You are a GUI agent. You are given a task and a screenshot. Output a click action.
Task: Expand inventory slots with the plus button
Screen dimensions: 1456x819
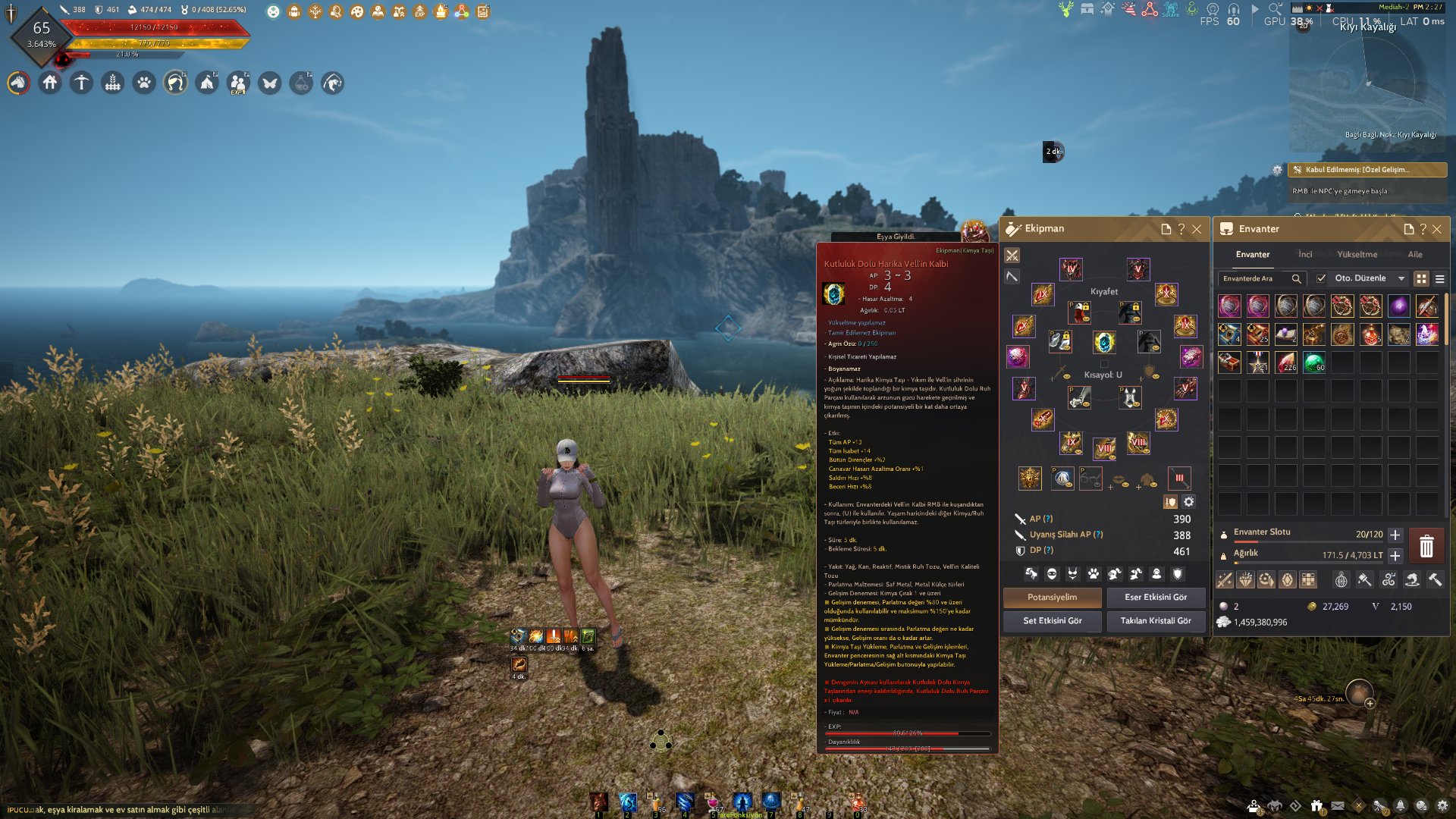click(x=1395, y=535)
